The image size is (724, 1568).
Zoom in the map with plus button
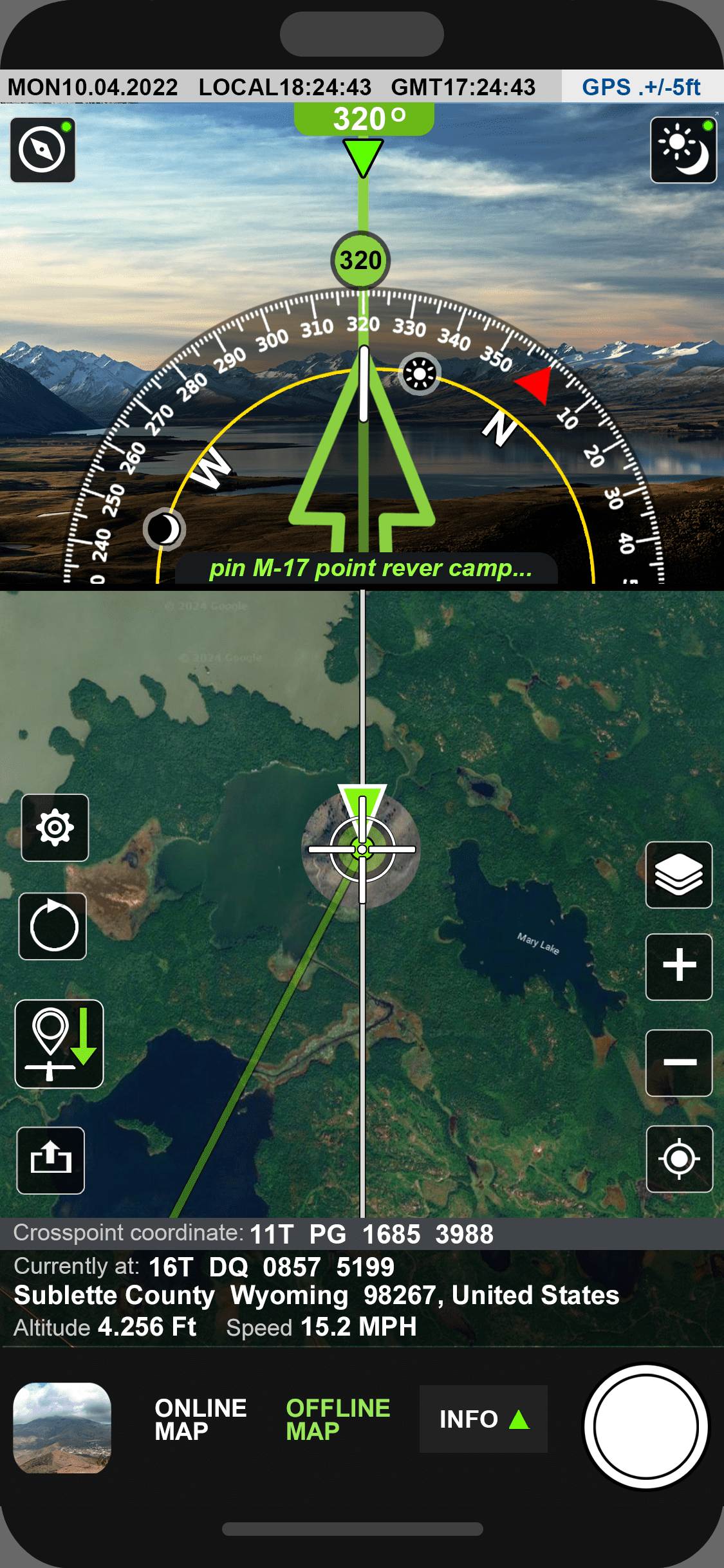pos(679,967)
